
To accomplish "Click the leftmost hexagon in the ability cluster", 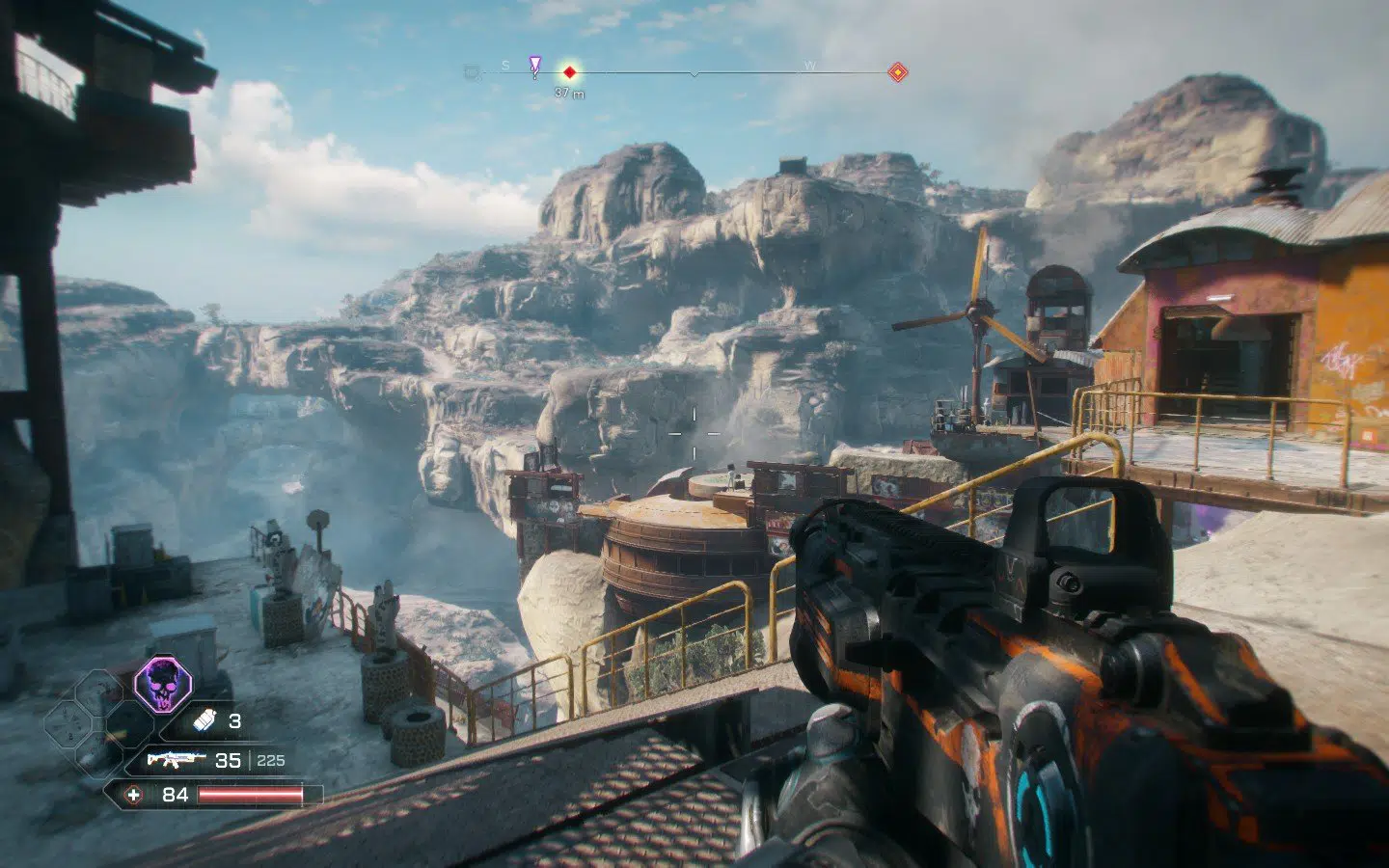I will click(69, 725).
